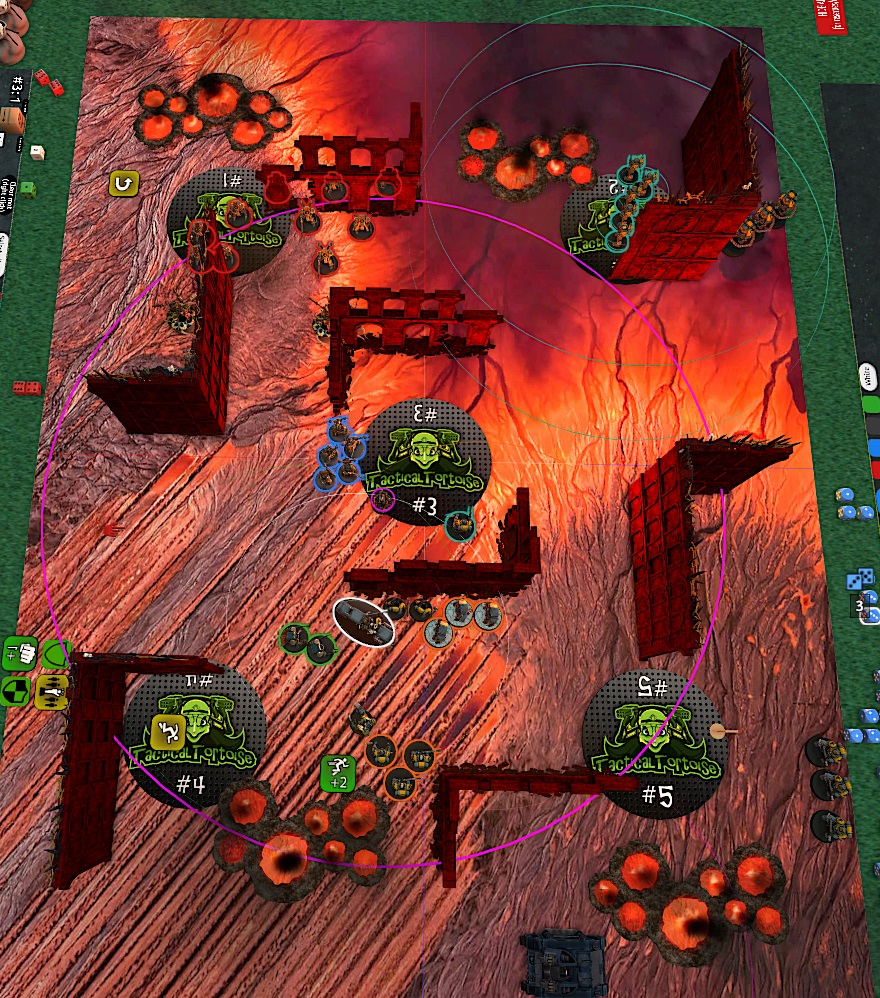Image resolution: width=880 pixels, height=998 pixels.
Task: Select the green +2 movement token
Action: pyautogui.click(x=338, y=771)
